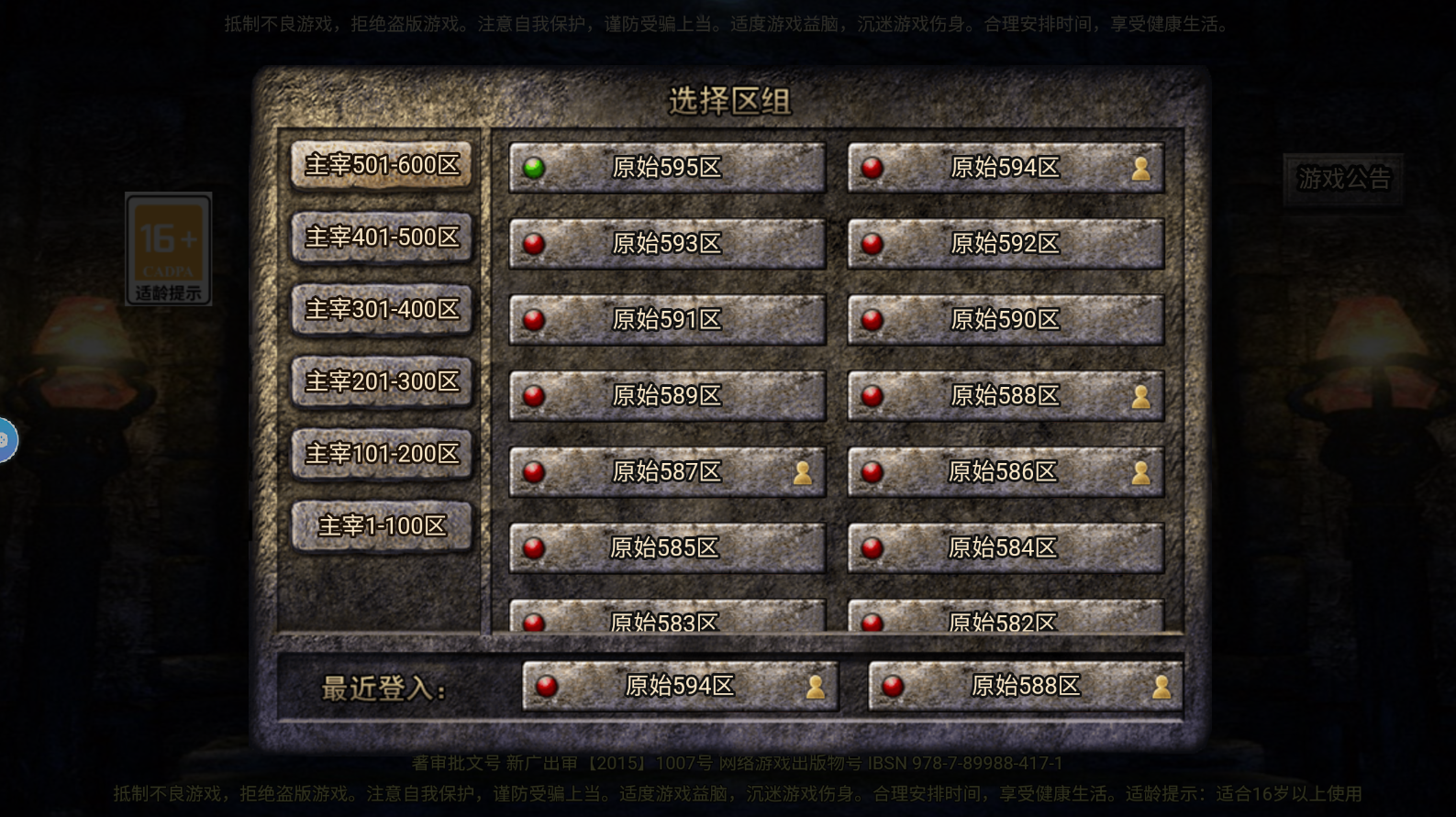Select server 原始584区
The width and height of the screenshot is (1456, 817).
pos(1006,548)
